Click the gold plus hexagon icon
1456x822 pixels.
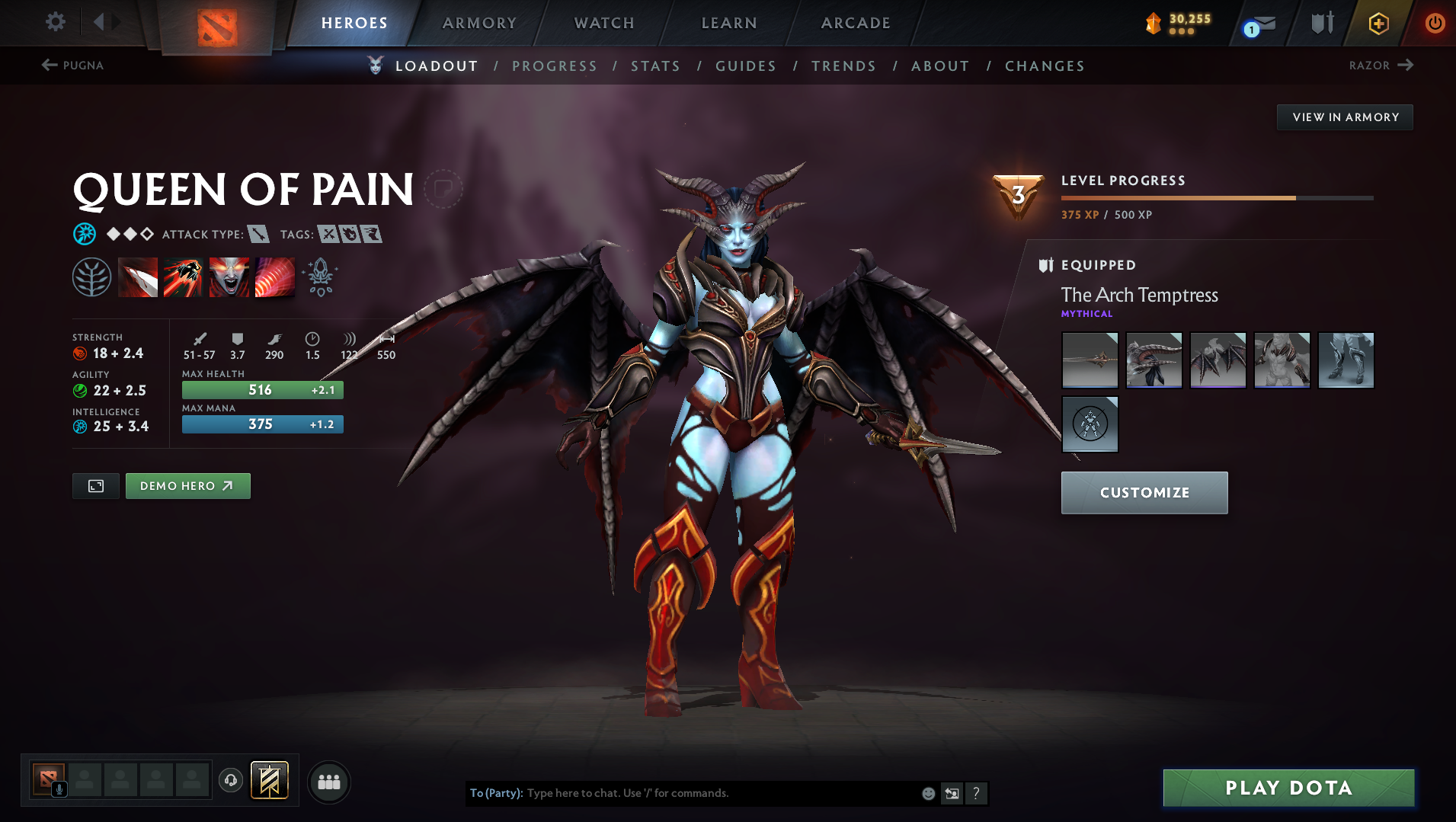1378,23
